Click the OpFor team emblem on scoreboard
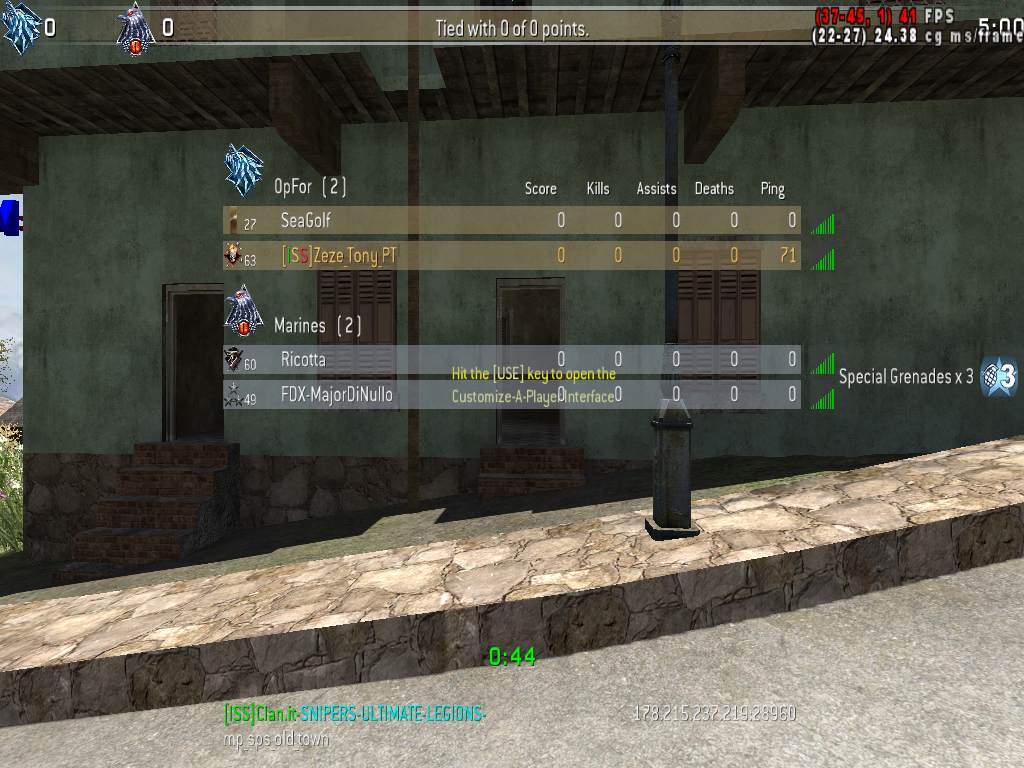1024x768 pixels. [244, 171]
